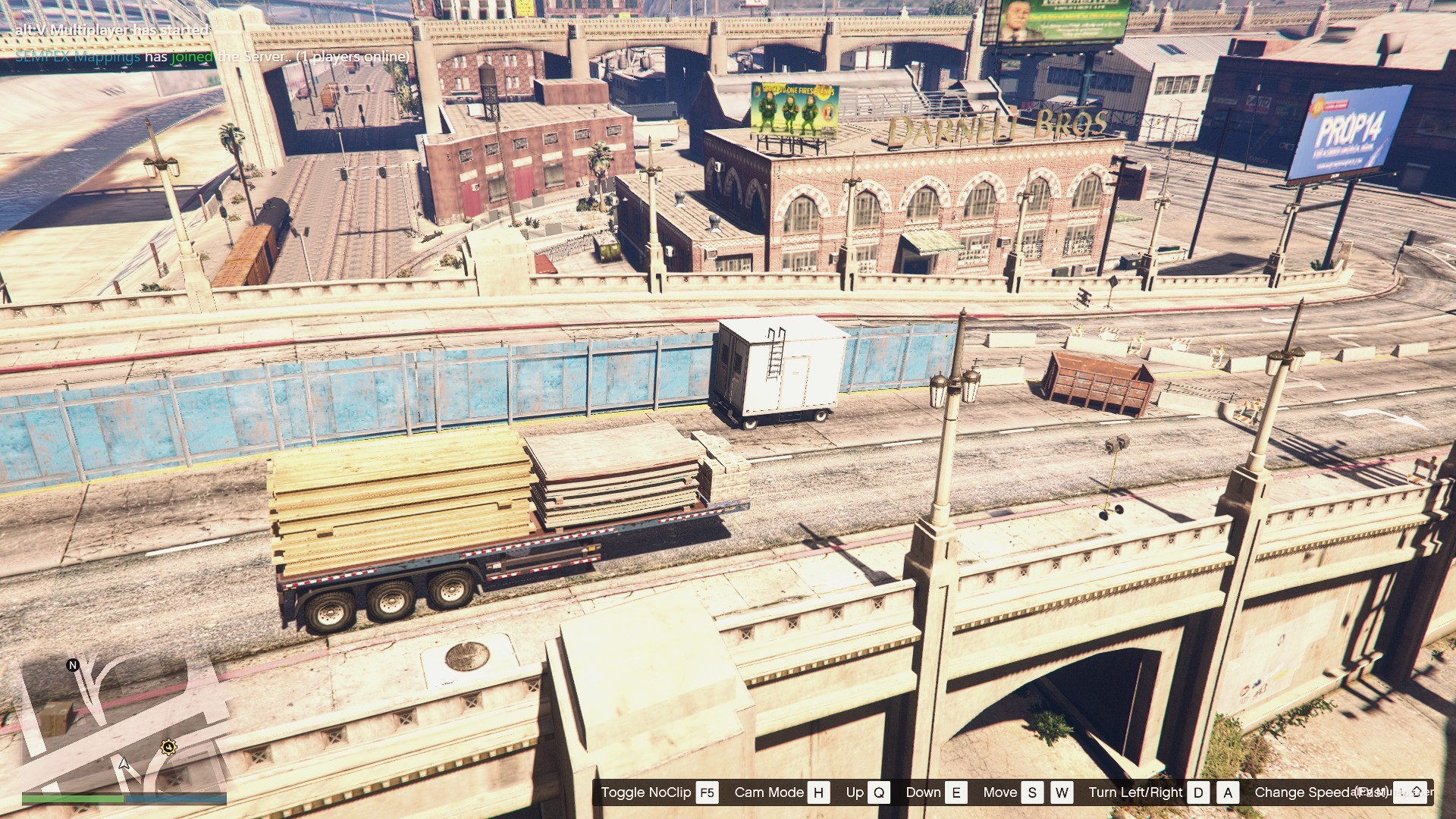Click the minimap in the corner
The width and height of the screenshot is (1456, 819).
point(124,724)
